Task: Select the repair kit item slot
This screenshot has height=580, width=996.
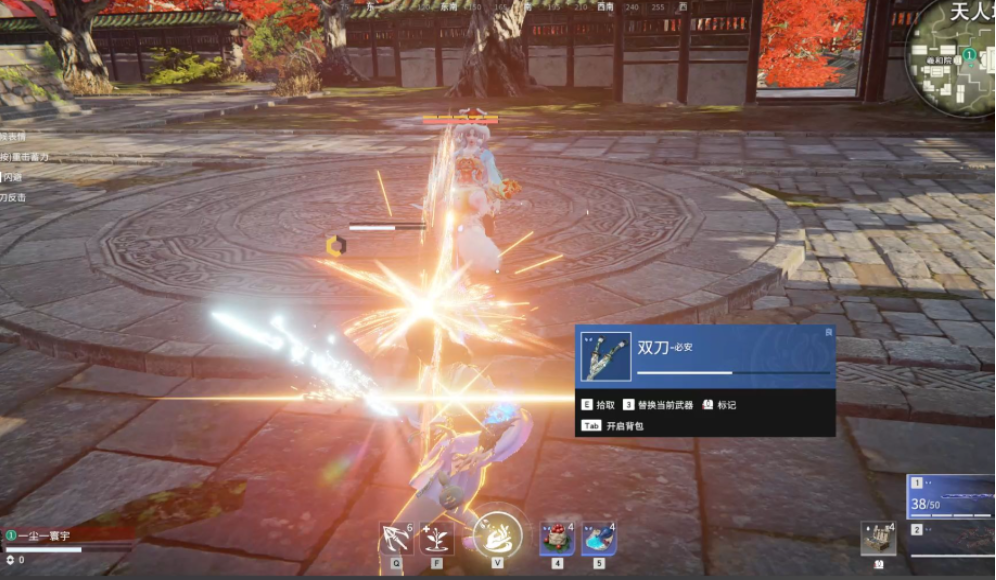Action: click(878, 538)
